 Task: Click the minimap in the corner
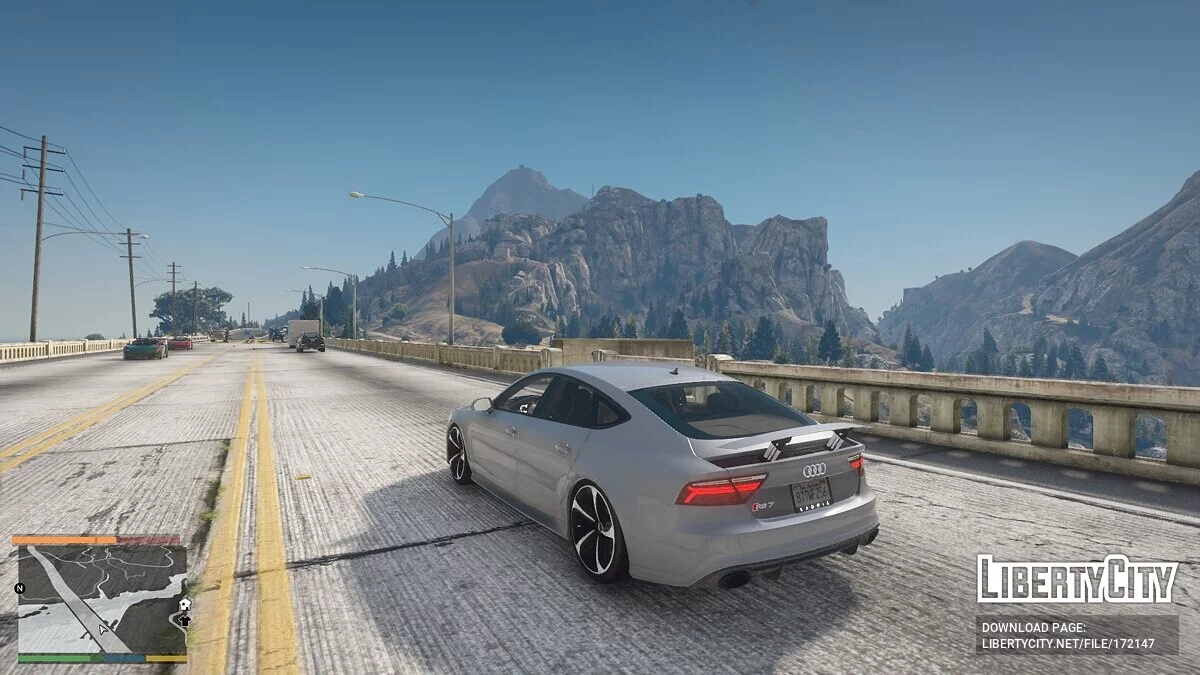pyautogui.click(x=102, y=599)
